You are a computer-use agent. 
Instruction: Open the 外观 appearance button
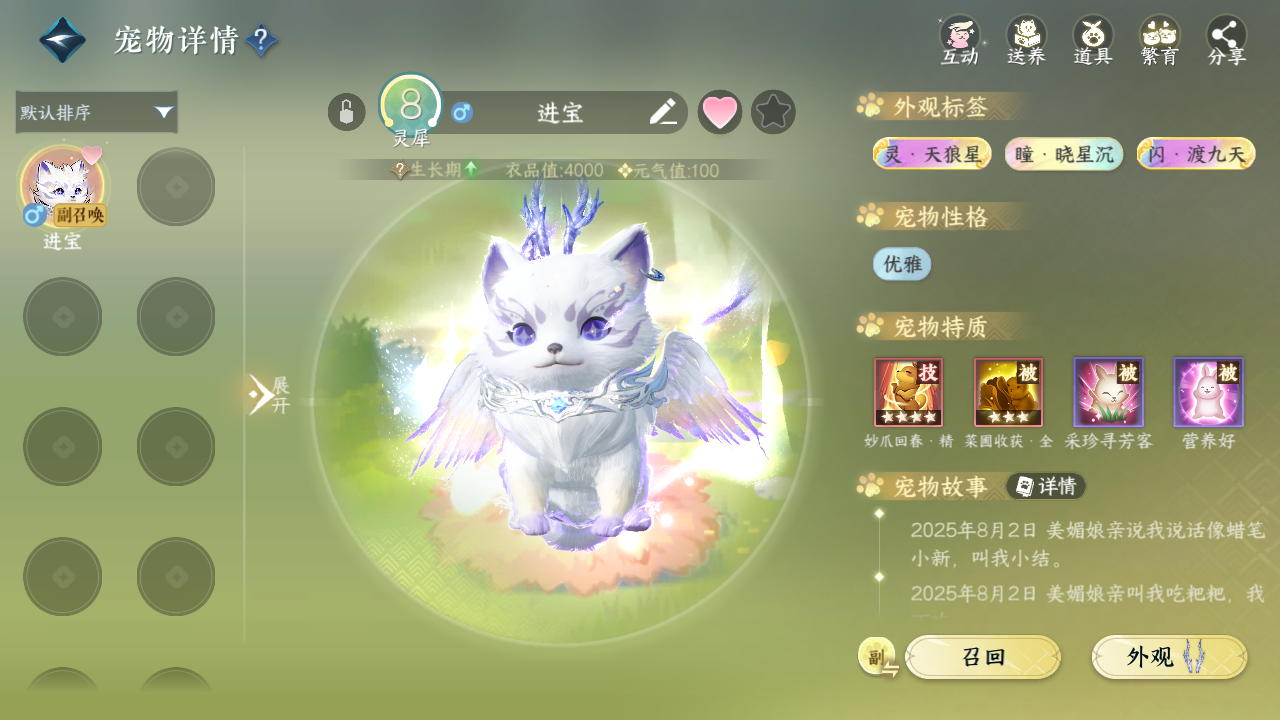click(1169, 657)
